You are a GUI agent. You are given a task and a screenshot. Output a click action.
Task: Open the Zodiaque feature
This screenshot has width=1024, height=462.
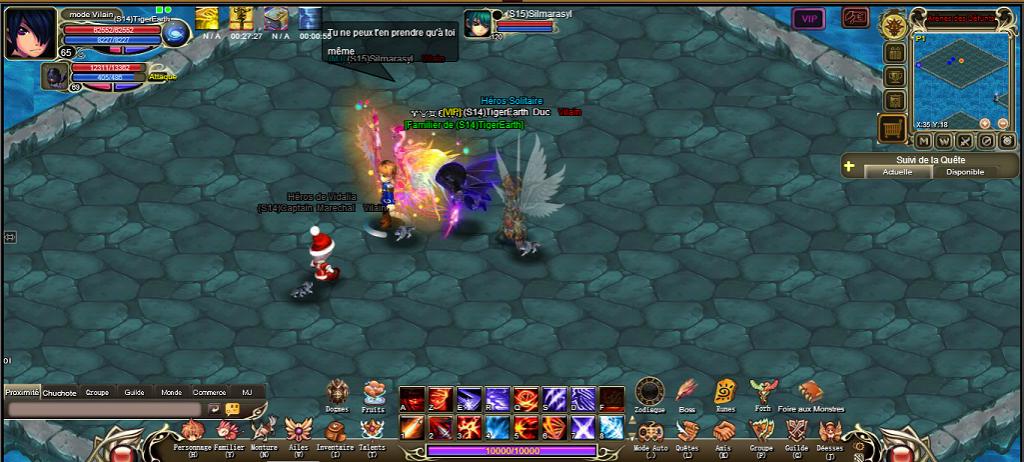(x=649, y=391)
